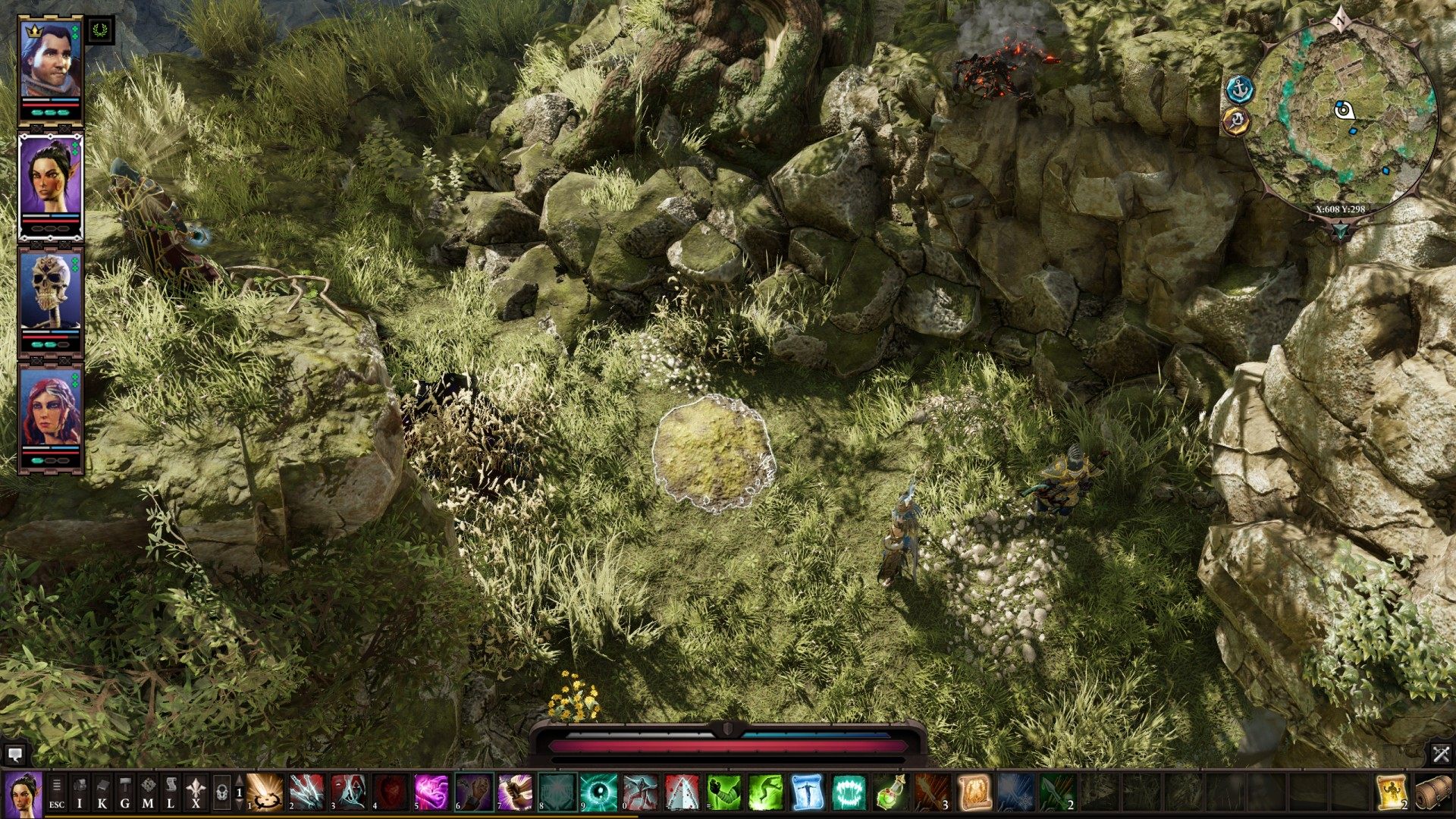Cast the blue levitating figure scroll
Image resolution: width=1456 pixels, height=819 pixels.
tap(807, 792)
